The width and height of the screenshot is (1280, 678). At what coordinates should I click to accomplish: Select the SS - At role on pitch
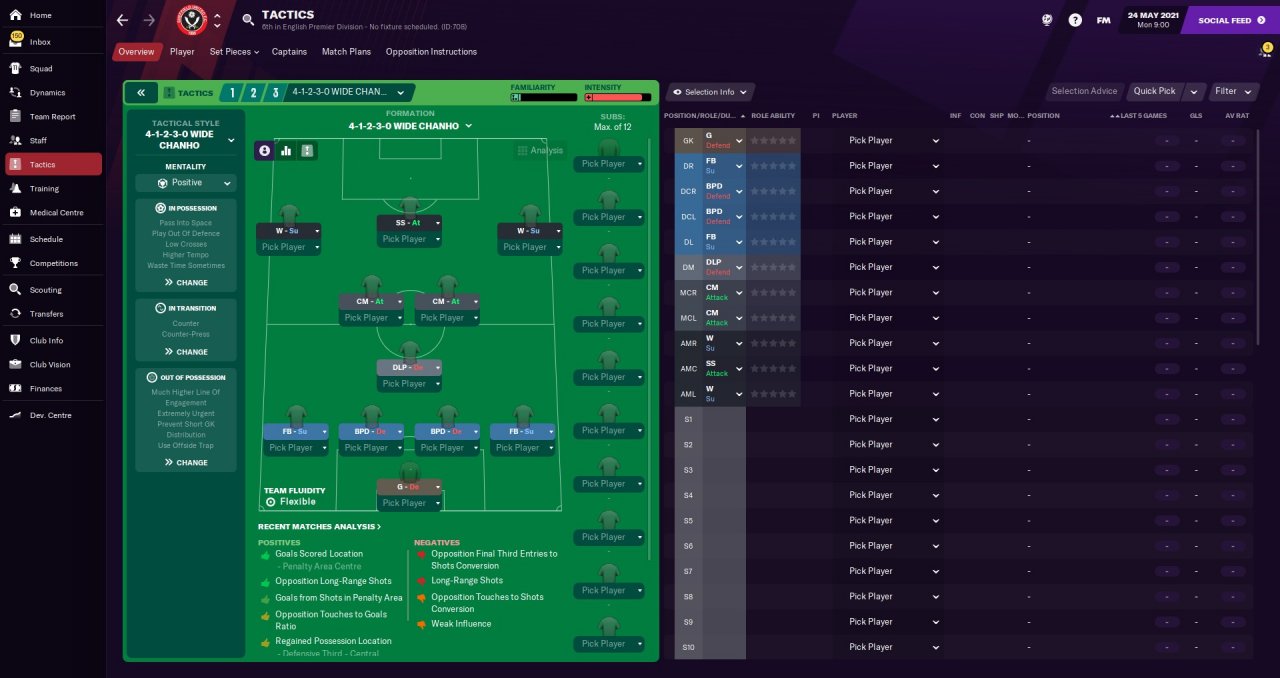(x=402, y=223)
